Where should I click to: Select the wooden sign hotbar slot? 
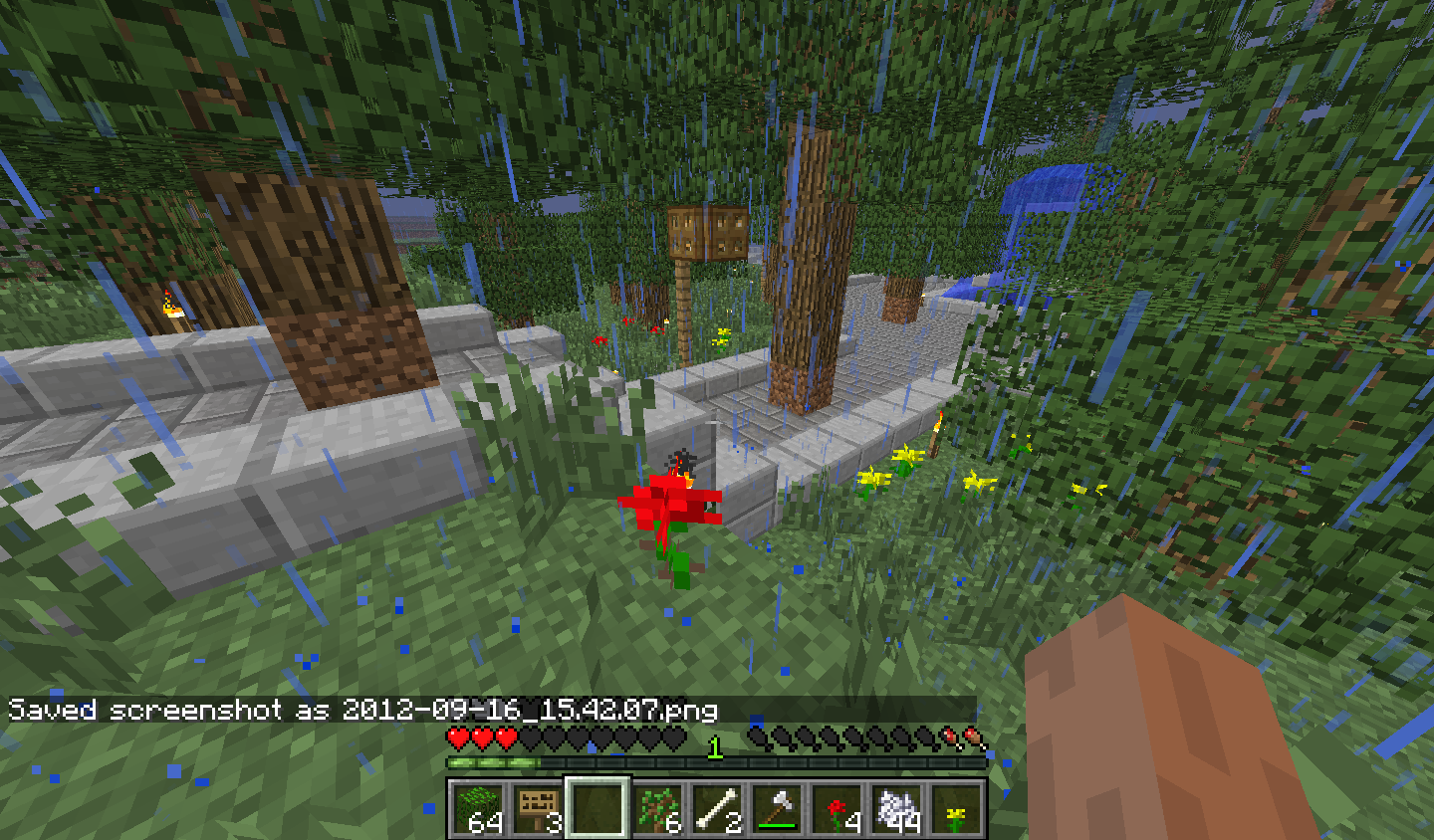click(x=537, y=808)
